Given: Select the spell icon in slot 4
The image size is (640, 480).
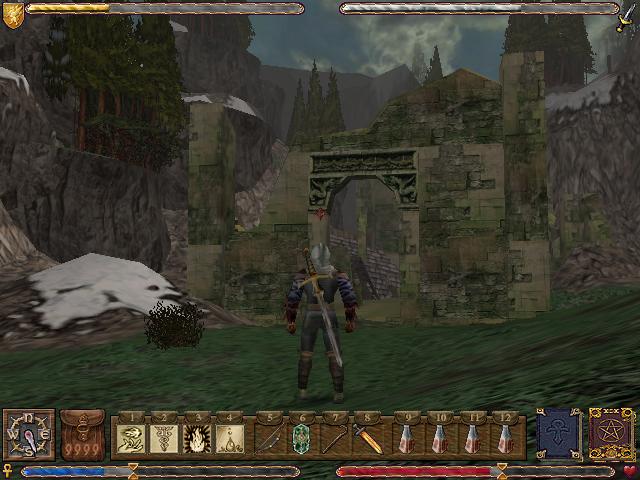Looking at the screenshot, I should coord(229,437).
